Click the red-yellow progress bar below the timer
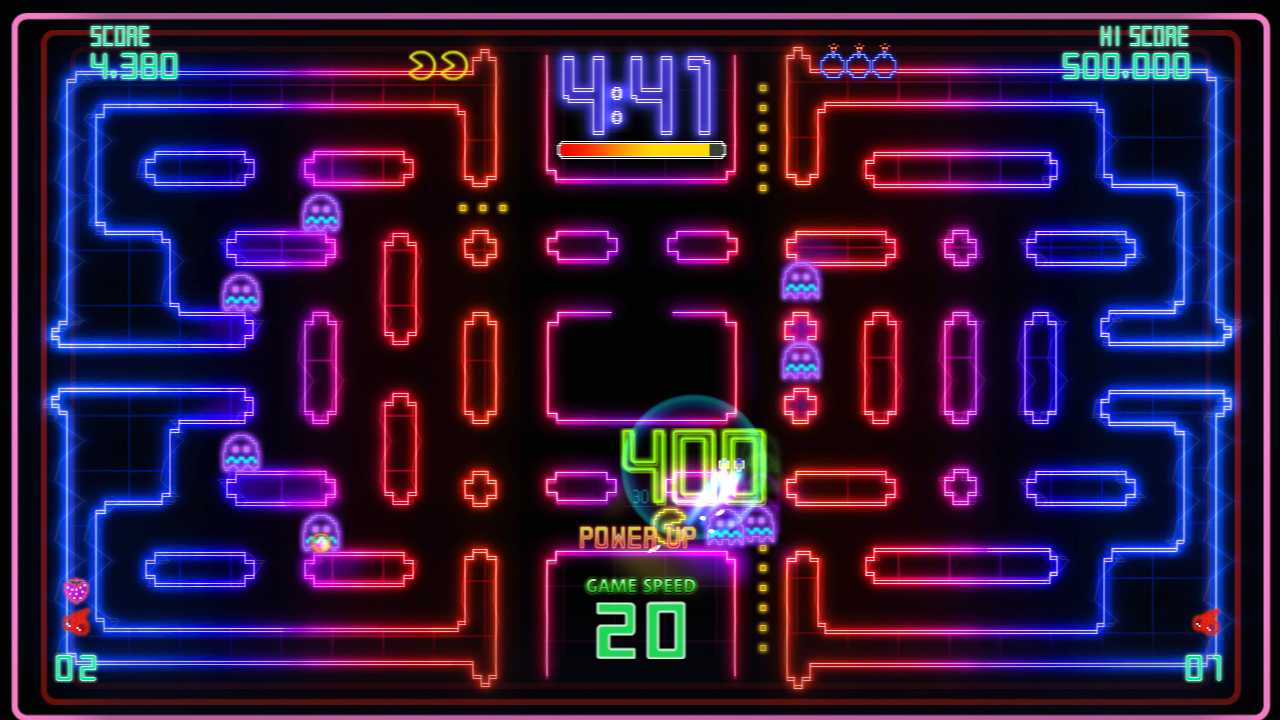 pos(640,150)
